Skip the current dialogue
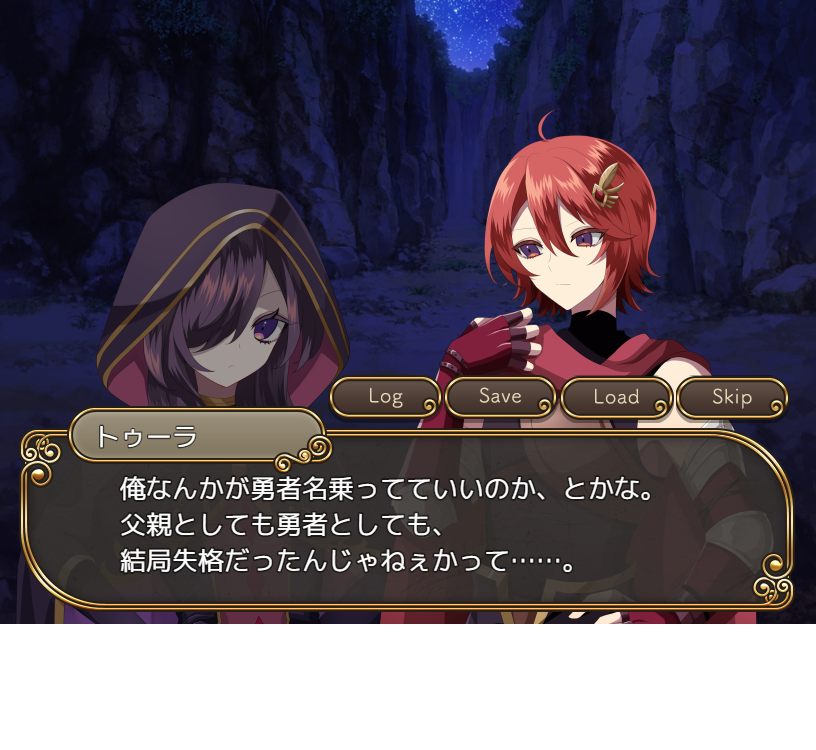The image size is (816, 750). tap(732, 397)
